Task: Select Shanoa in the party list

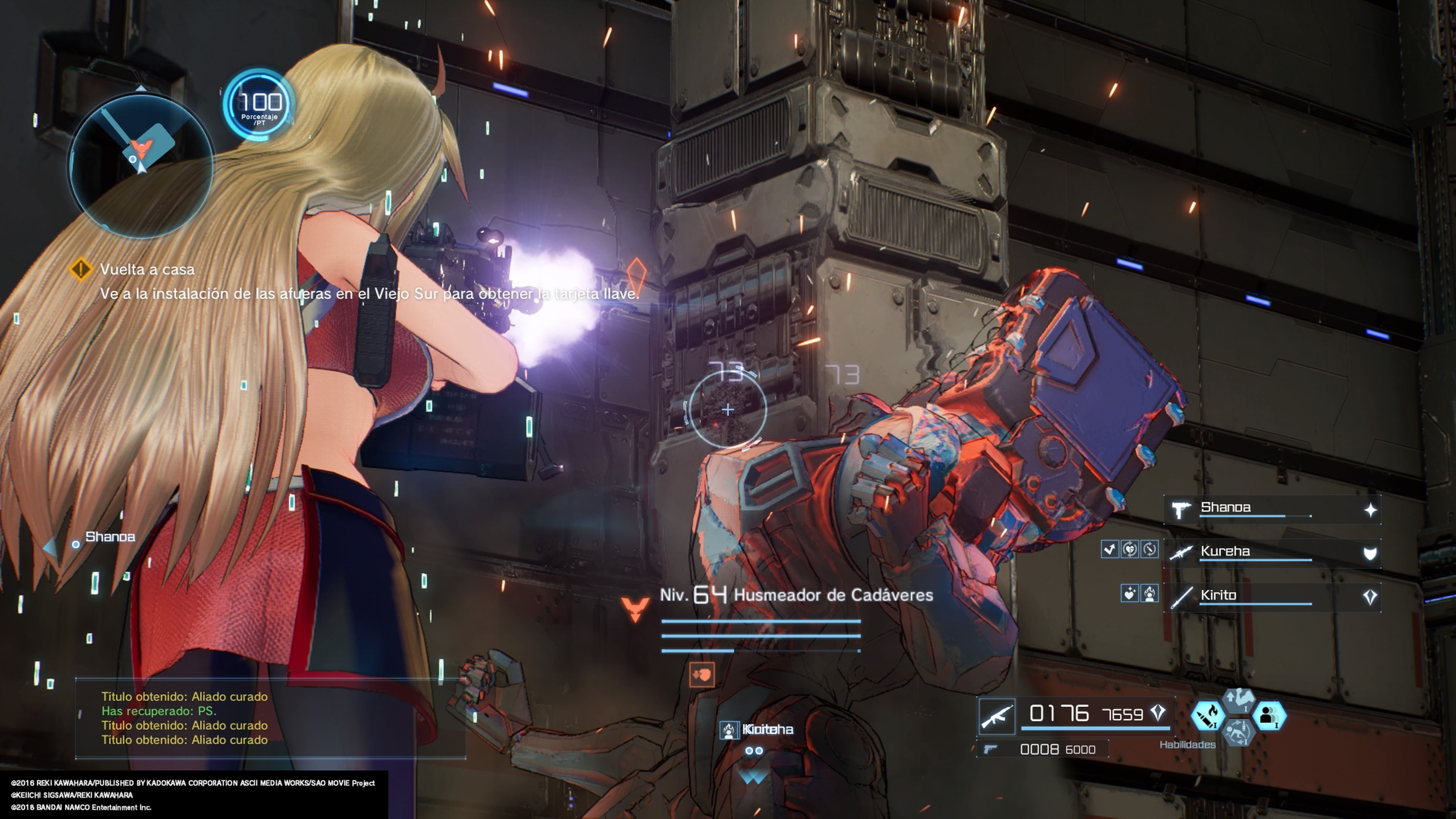Action: tap(1272, 509)
